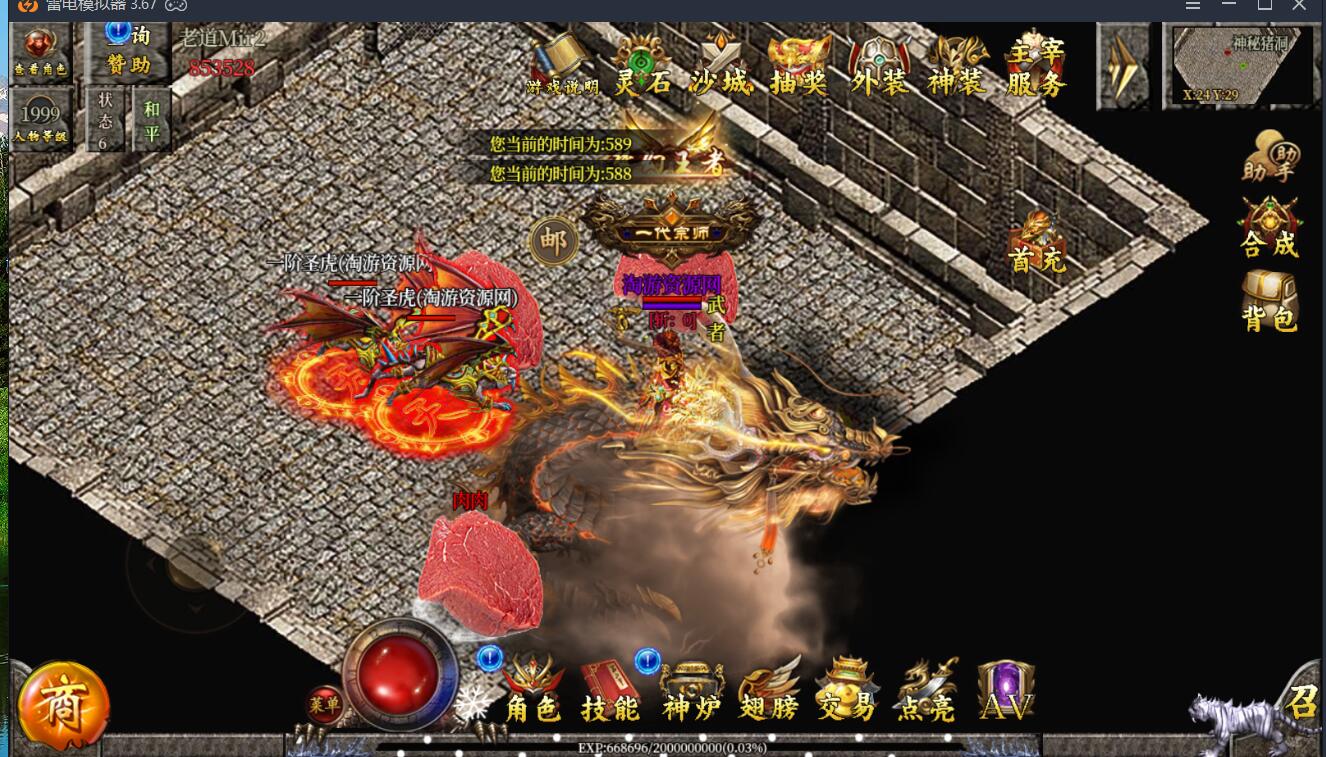This screenshot has width=1326, height=757.
Task: Open the 沙城 Sand City menu
Action: tap(720, 67)
